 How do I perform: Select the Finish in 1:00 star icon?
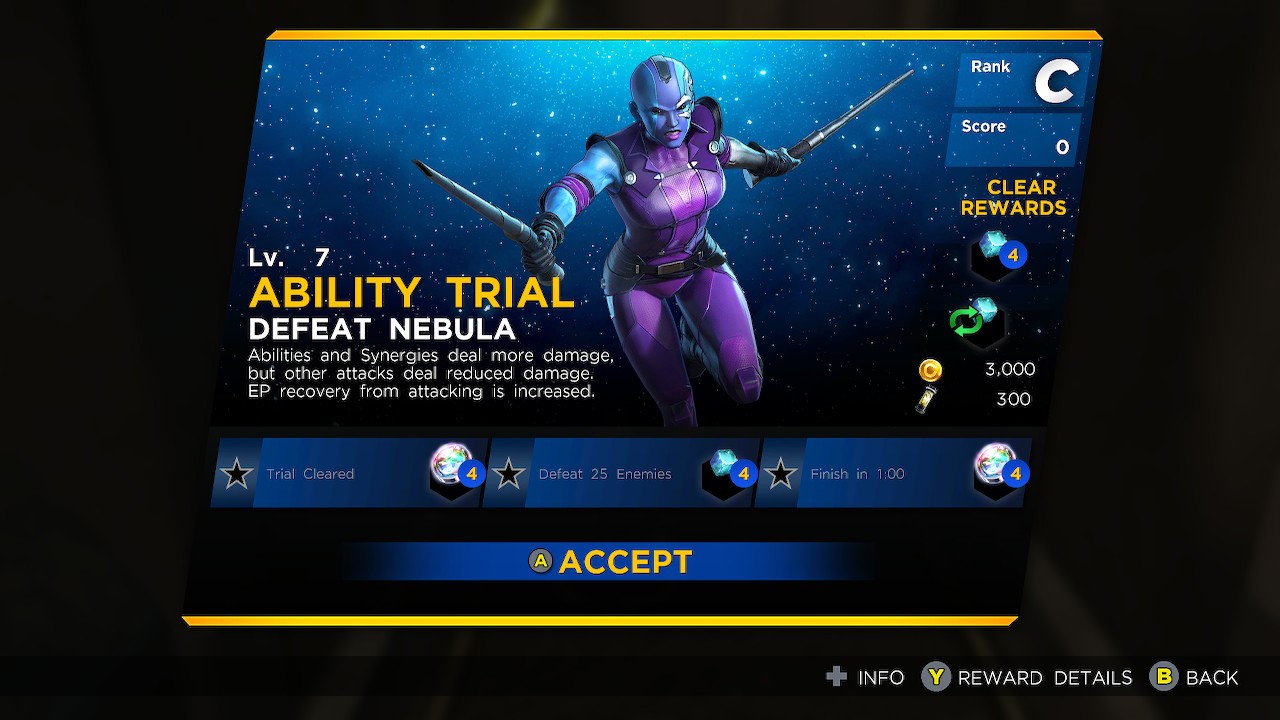pos(782,473)
